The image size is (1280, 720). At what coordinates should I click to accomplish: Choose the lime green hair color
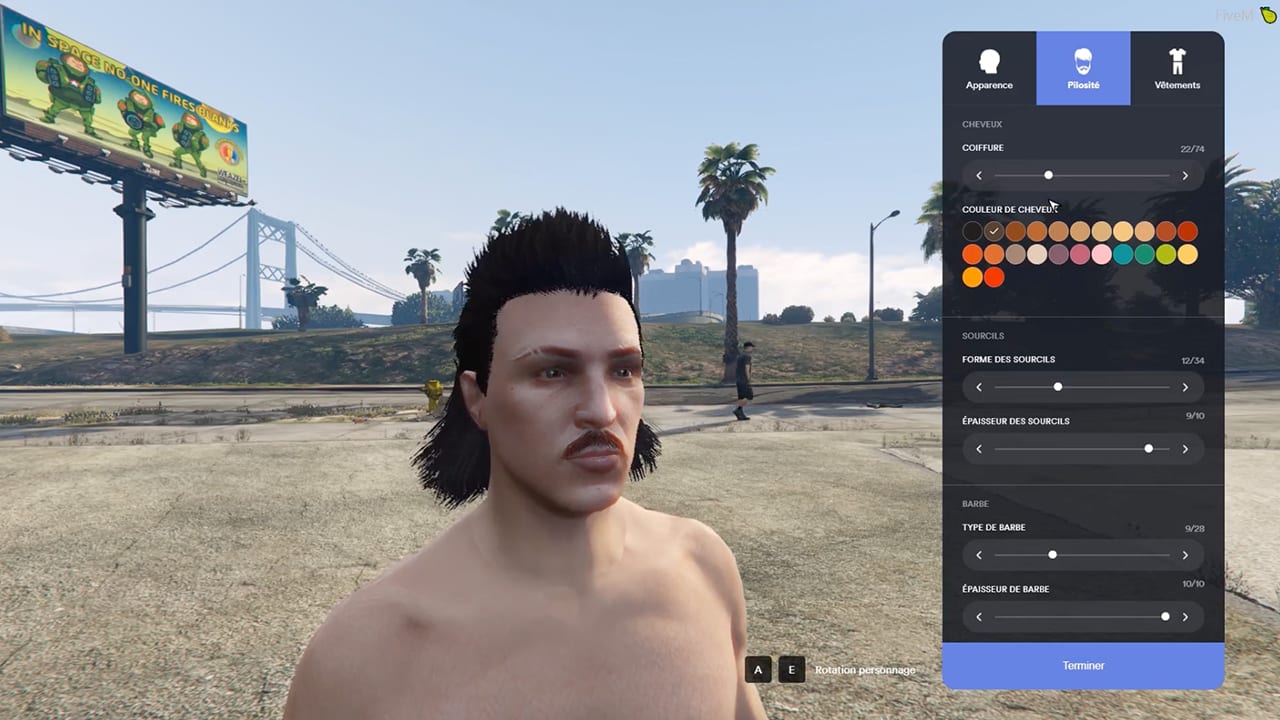pos(1166,255)
